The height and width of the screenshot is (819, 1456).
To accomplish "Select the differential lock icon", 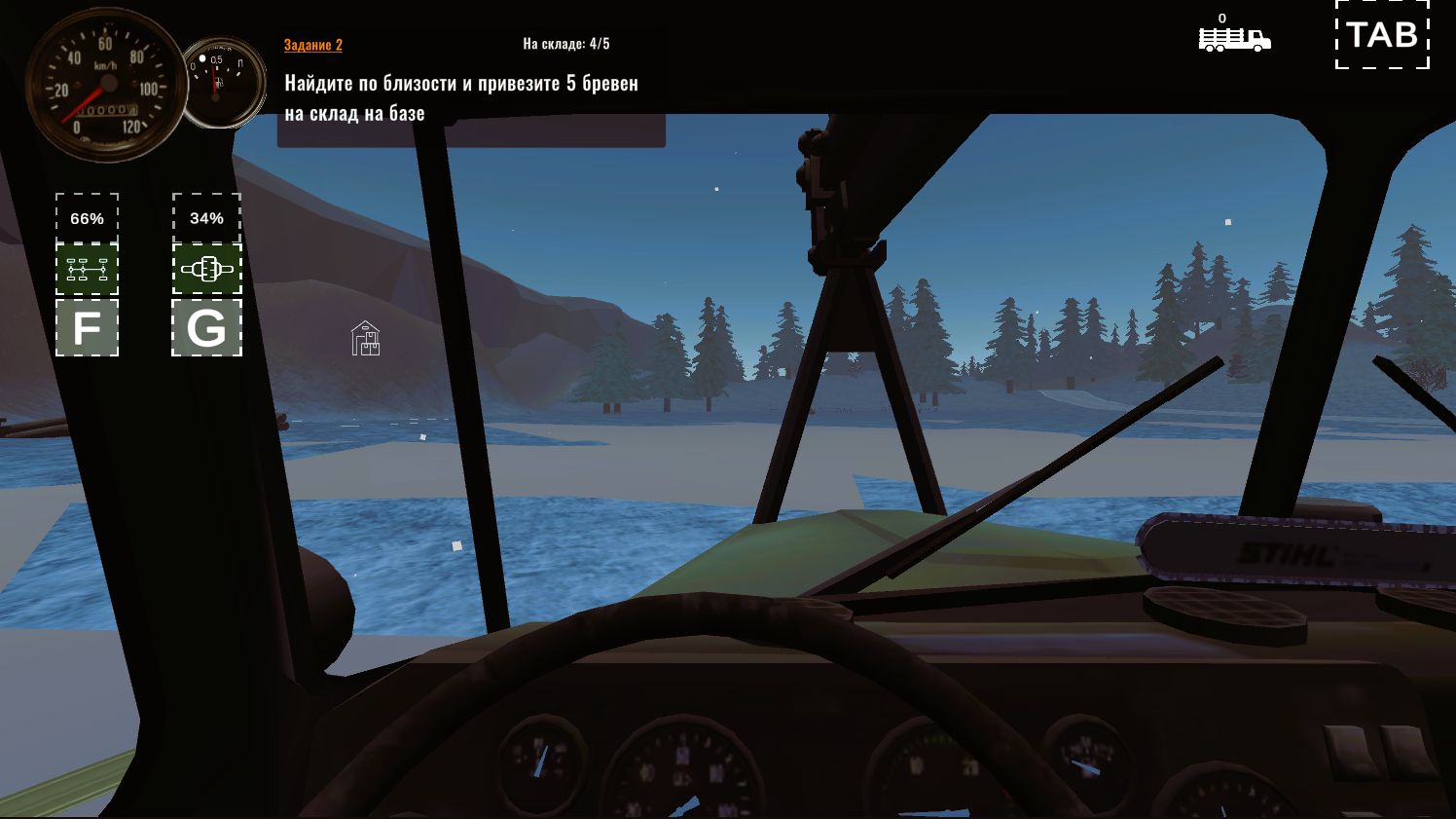I will pos(206,268).
